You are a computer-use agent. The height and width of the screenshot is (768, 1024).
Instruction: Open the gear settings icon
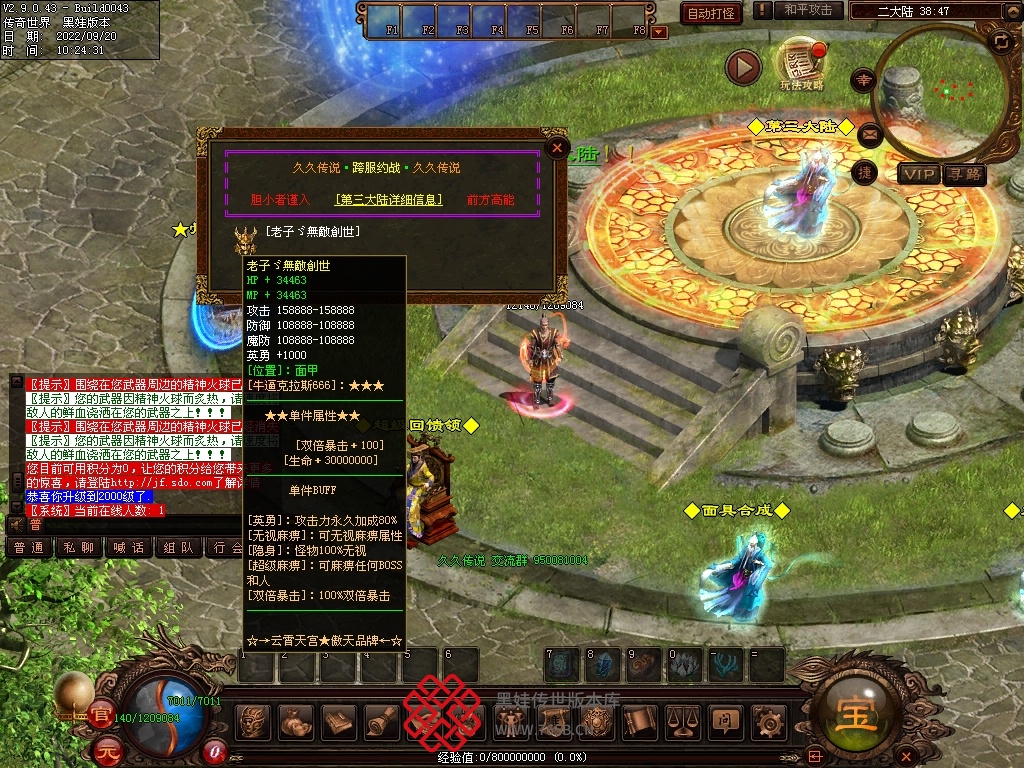(x=768, y=721)
